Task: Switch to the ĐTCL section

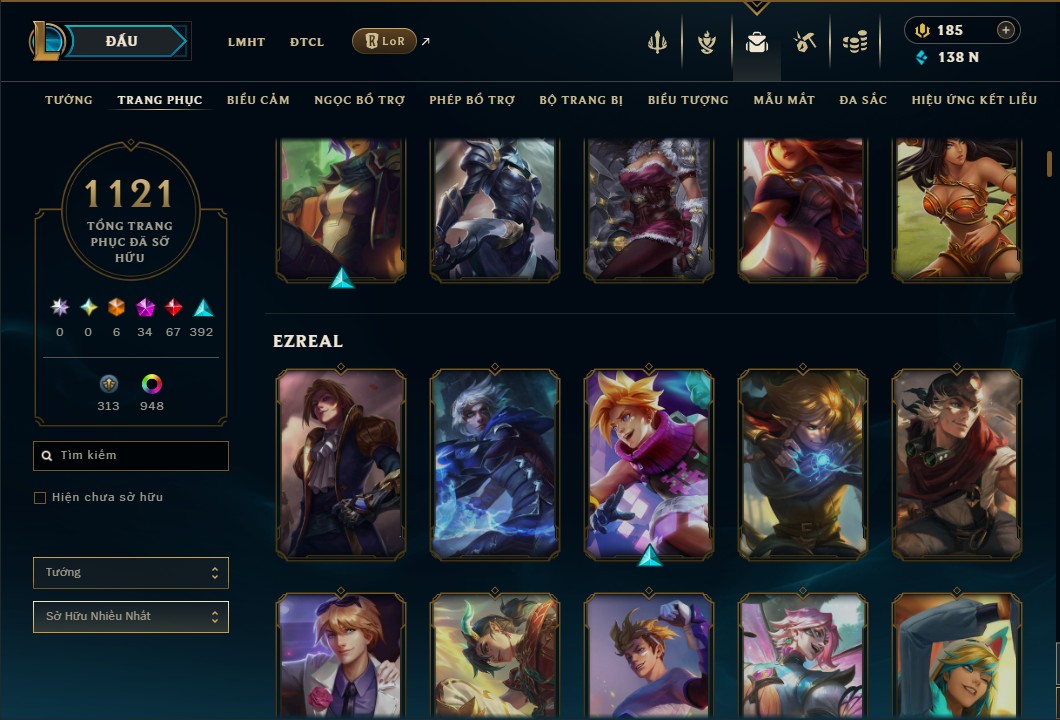Action: pos(307,42)
